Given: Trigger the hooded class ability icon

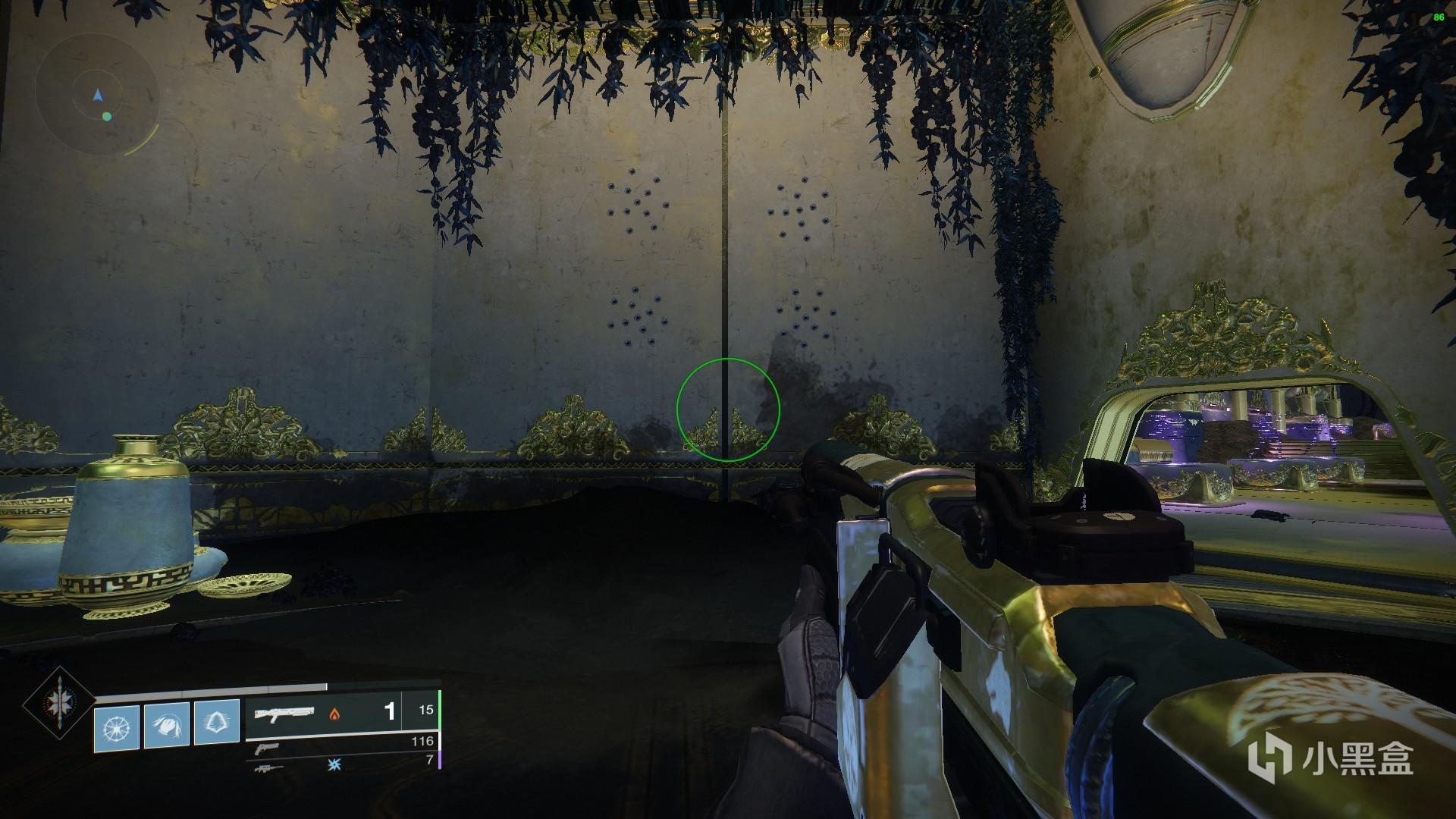Looking at the screenshot, I should (217, 726).
